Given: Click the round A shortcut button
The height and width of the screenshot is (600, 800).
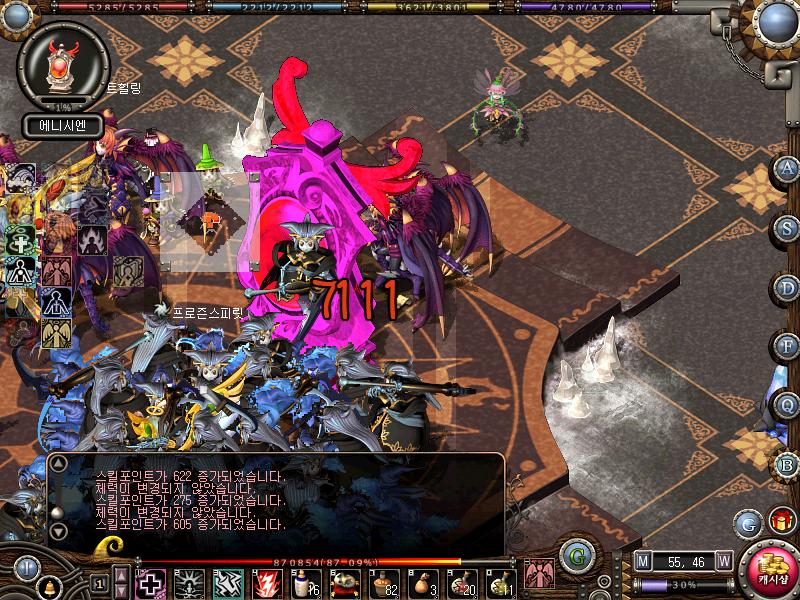Looking at the screenshot, I should pos(788,169).
